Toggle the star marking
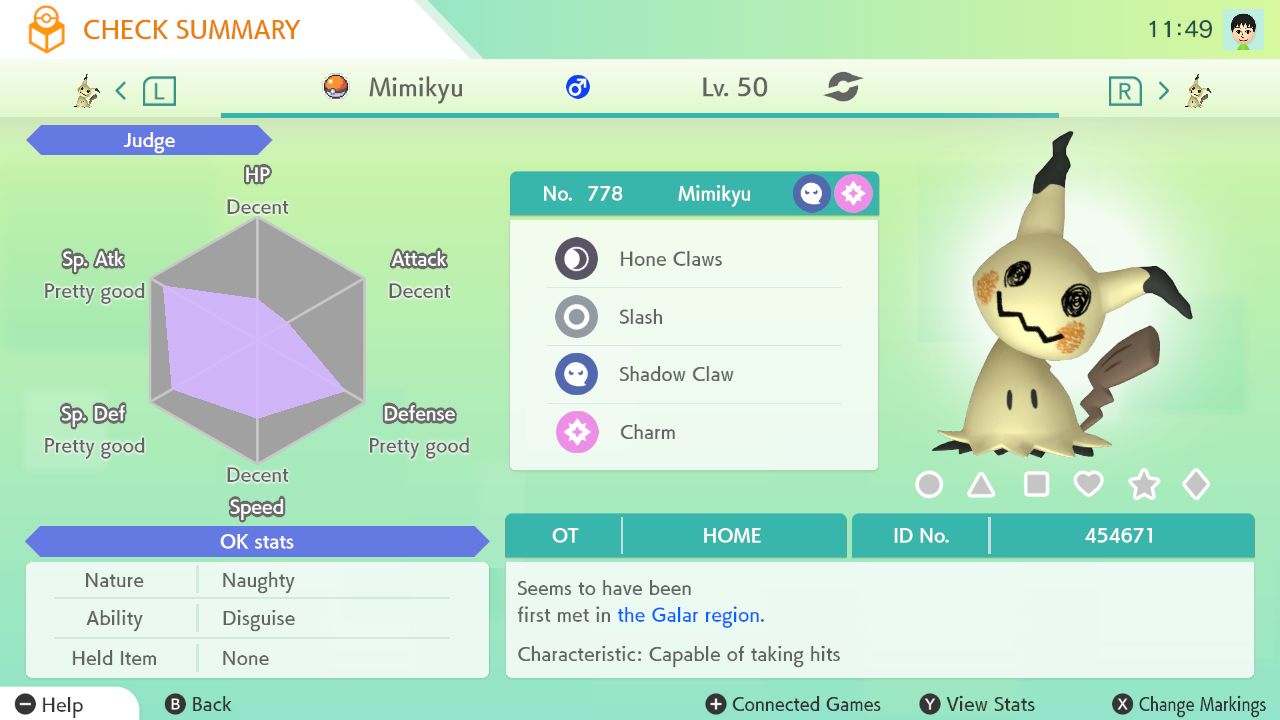Image resolution: width=1280 pixels, height=720 pixels. point(1143,485)
